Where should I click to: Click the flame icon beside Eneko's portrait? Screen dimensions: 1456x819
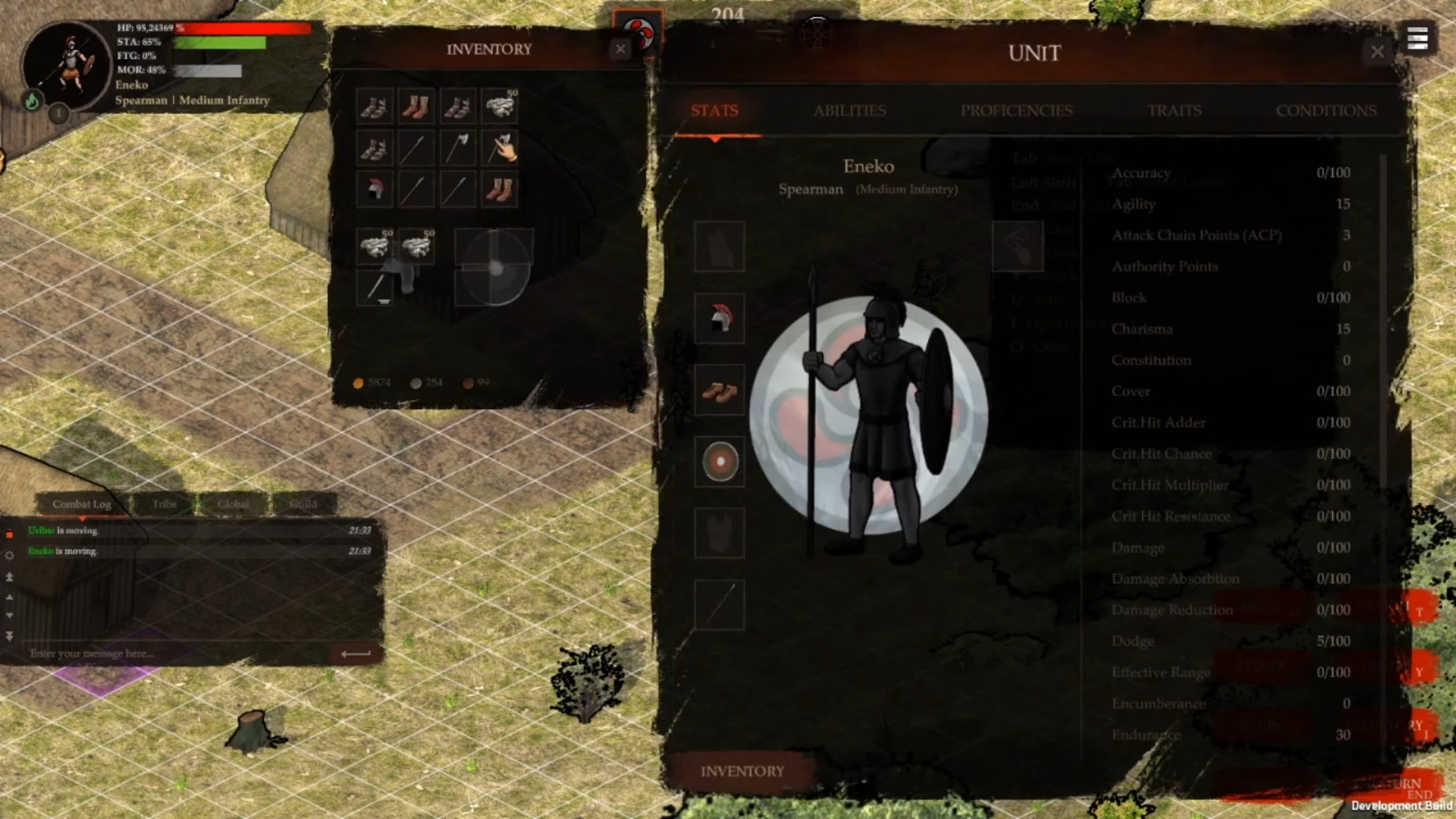31,99
